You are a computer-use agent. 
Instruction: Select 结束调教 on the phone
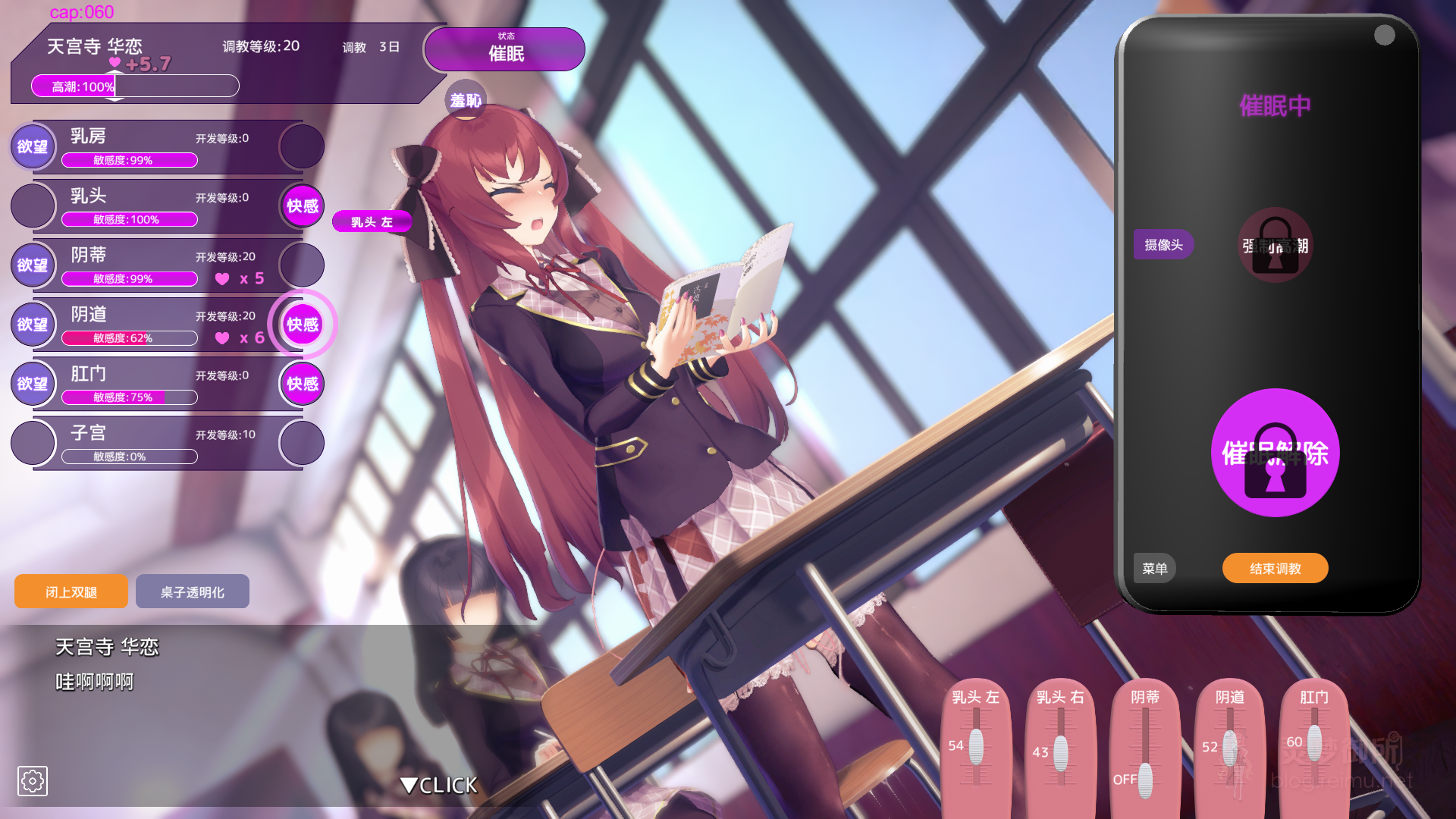click(x=1275, y=568)
